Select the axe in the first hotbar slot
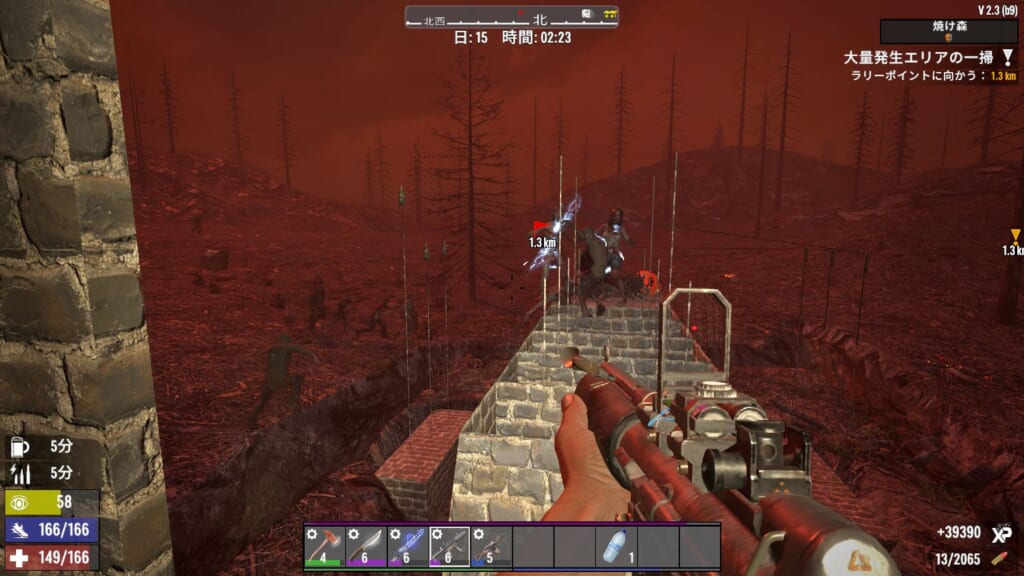Image resolution: width=1024 pixels, height=576 pixels. pos(325,547)
